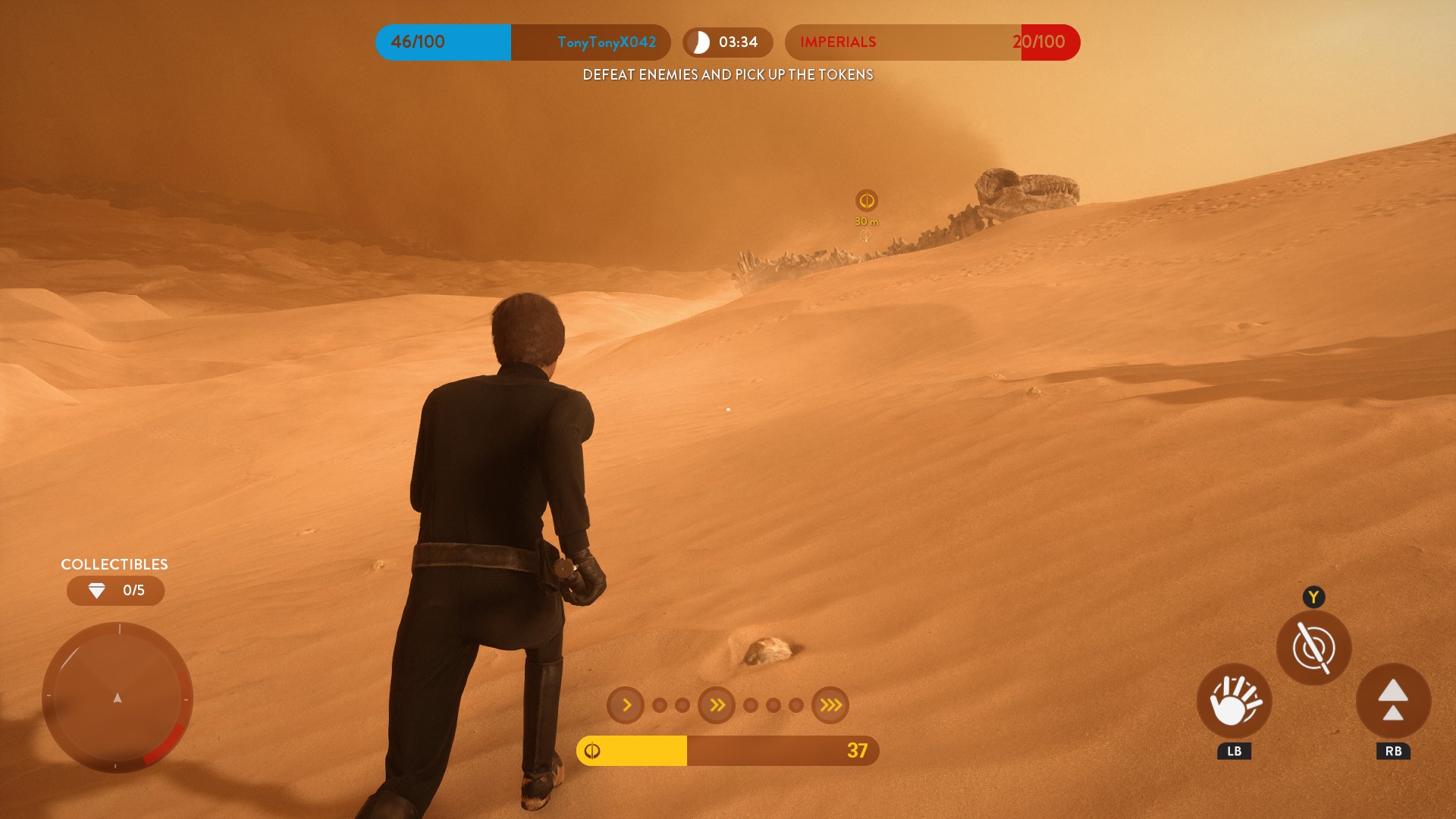The image size is (1456, 819).
Task: Click the single chevron stage icon
Action: [x=626, y=705]
